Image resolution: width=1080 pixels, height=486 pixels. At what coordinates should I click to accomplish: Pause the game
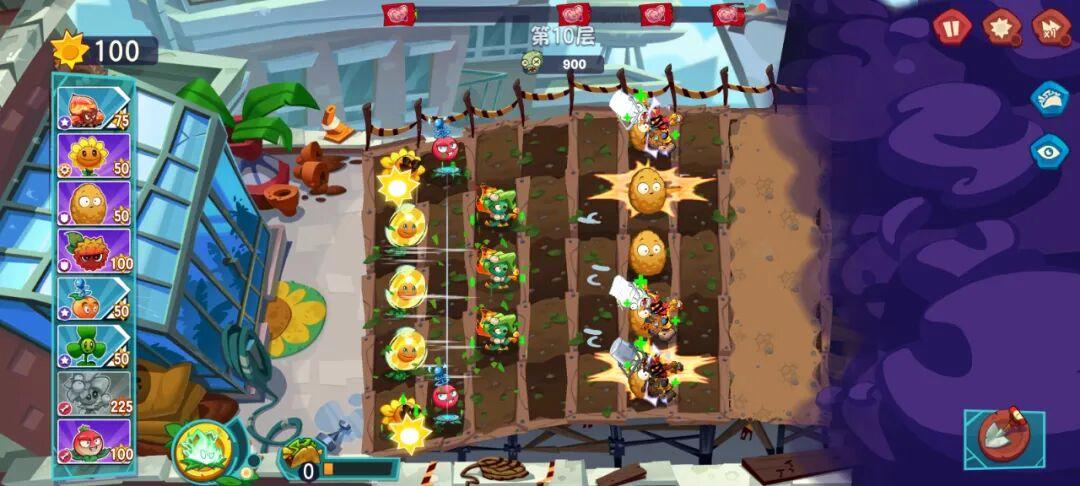[x=952, y=26]
